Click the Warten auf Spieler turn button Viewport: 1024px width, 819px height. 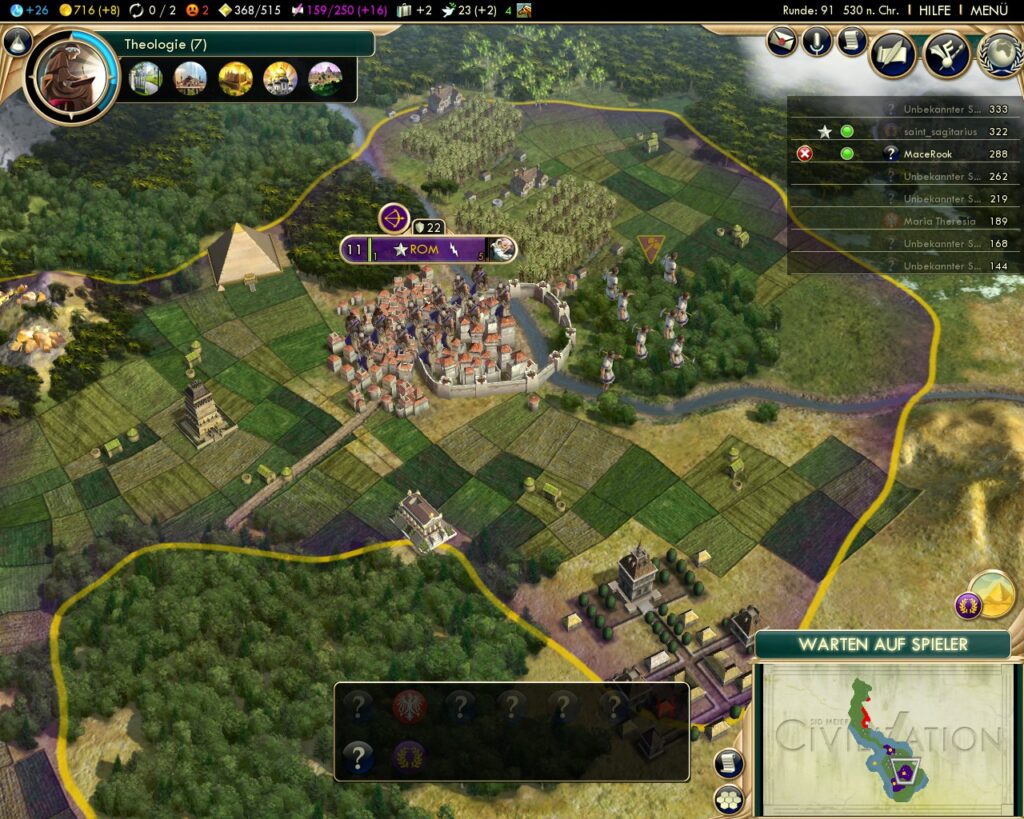point(882,645)
